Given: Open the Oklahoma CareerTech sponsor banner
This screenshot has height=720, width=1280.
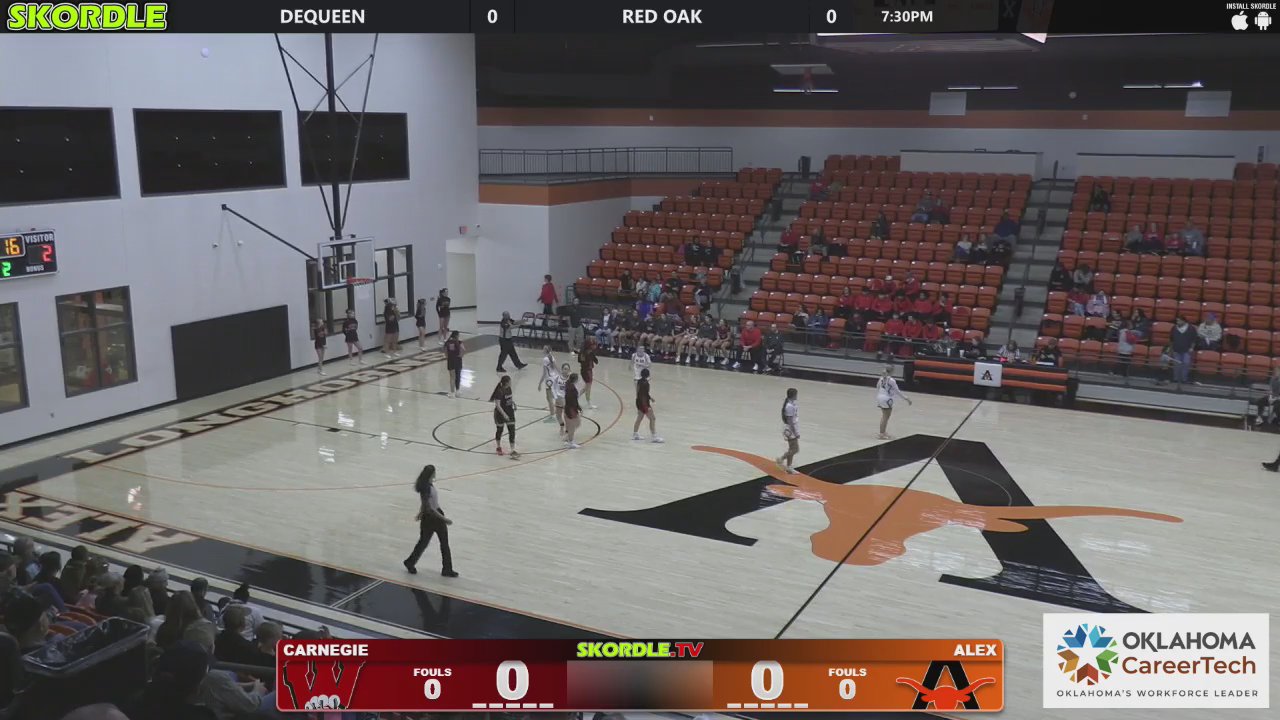Looking at the screenshot, I should point(1156,660).
